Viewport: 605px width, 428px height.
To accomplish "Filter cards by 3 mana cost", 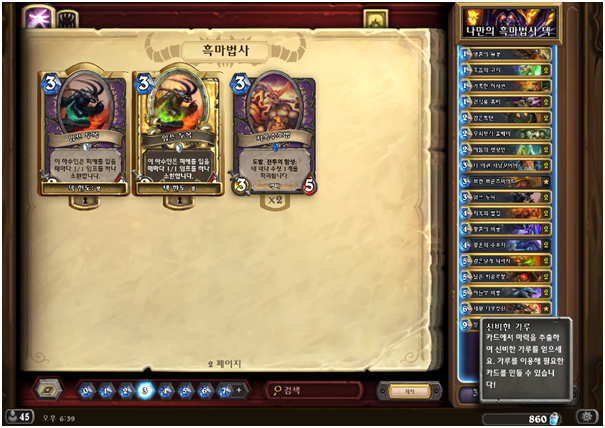I will pos(146,389).
